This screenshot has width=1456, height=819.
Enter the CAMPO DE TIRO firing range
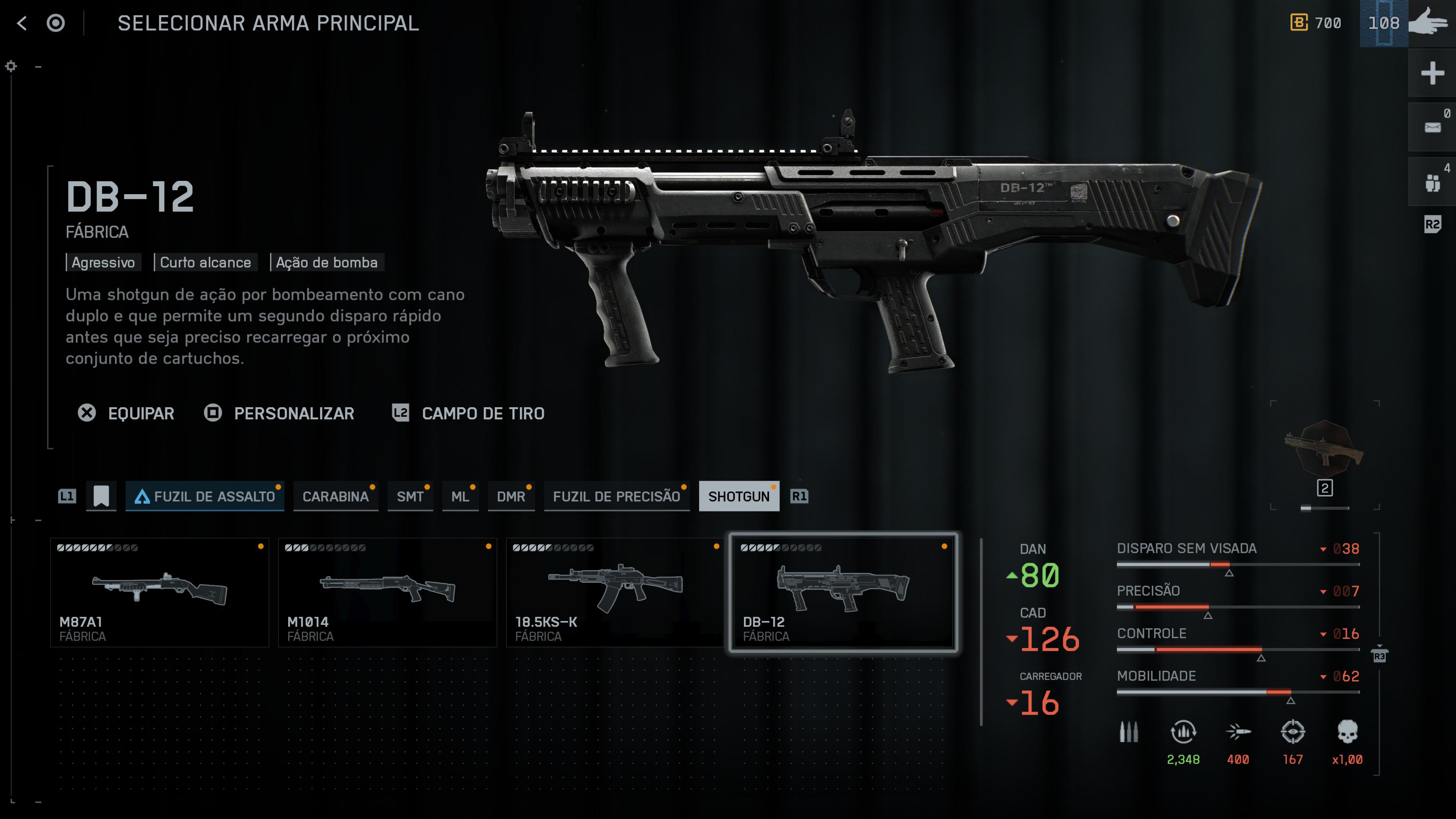click(469, 413)
